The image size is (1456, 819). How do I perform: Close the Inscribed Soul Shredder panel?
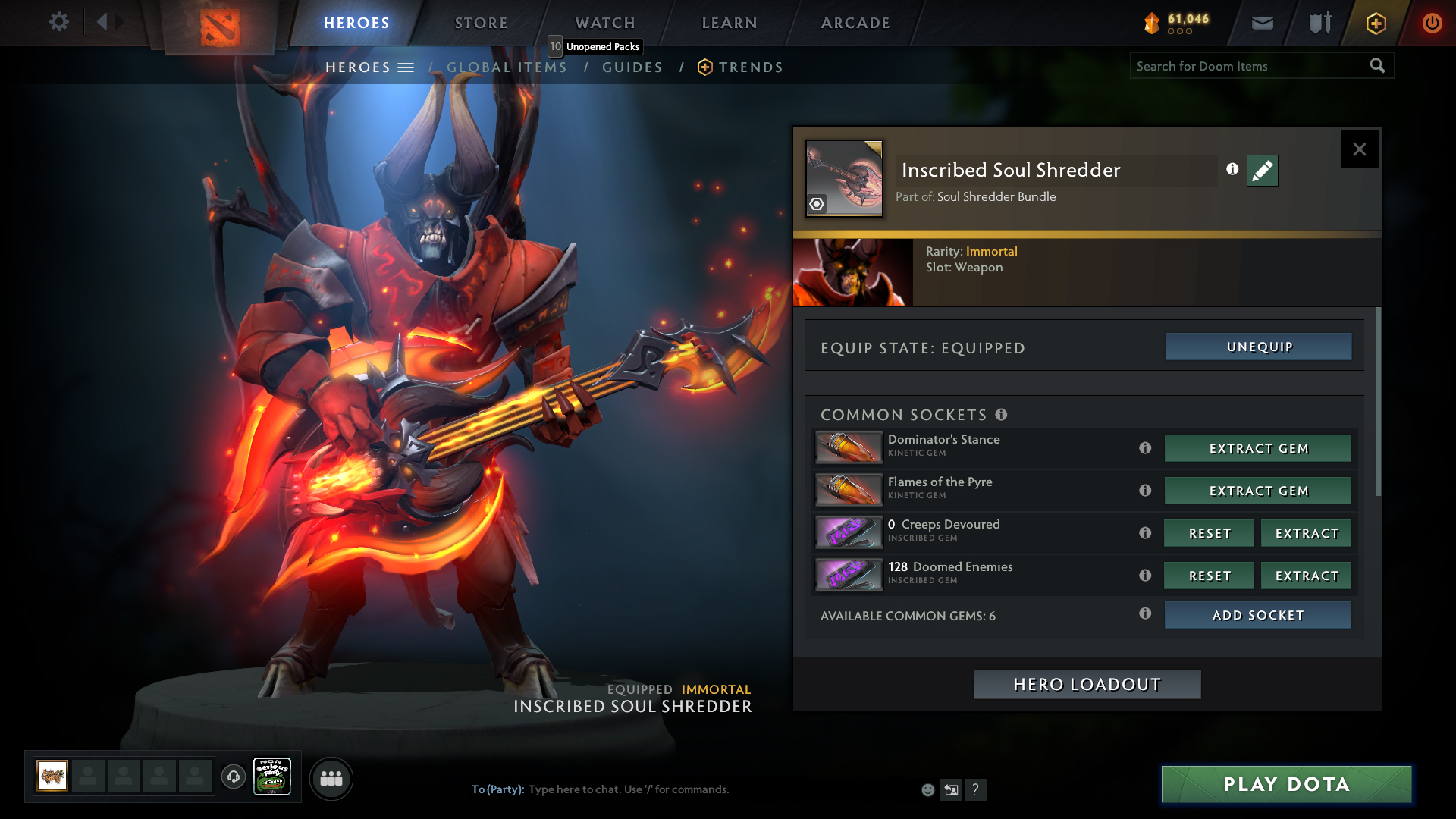(1359, 149)
